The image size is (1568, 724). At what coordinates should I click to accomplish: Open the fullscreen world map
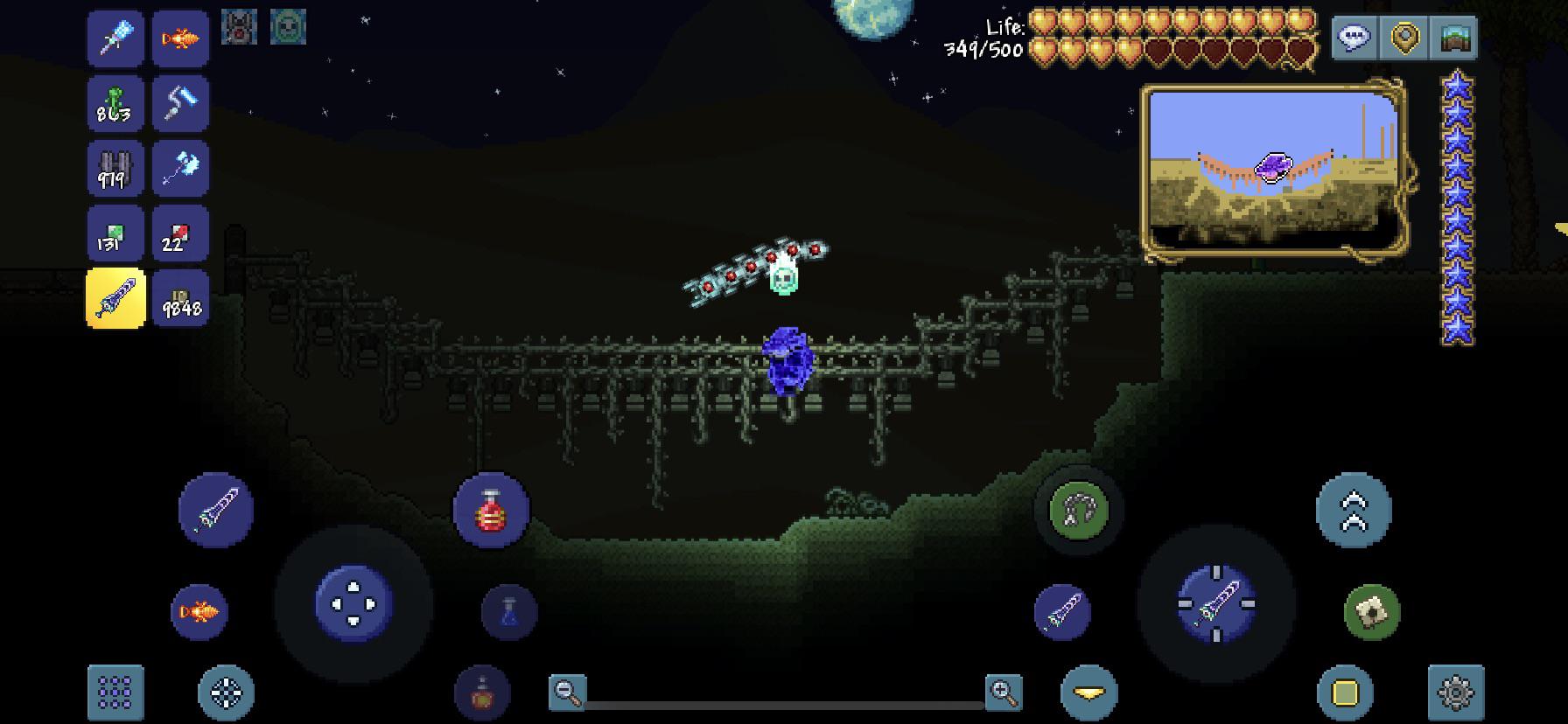click(1453, 38)
